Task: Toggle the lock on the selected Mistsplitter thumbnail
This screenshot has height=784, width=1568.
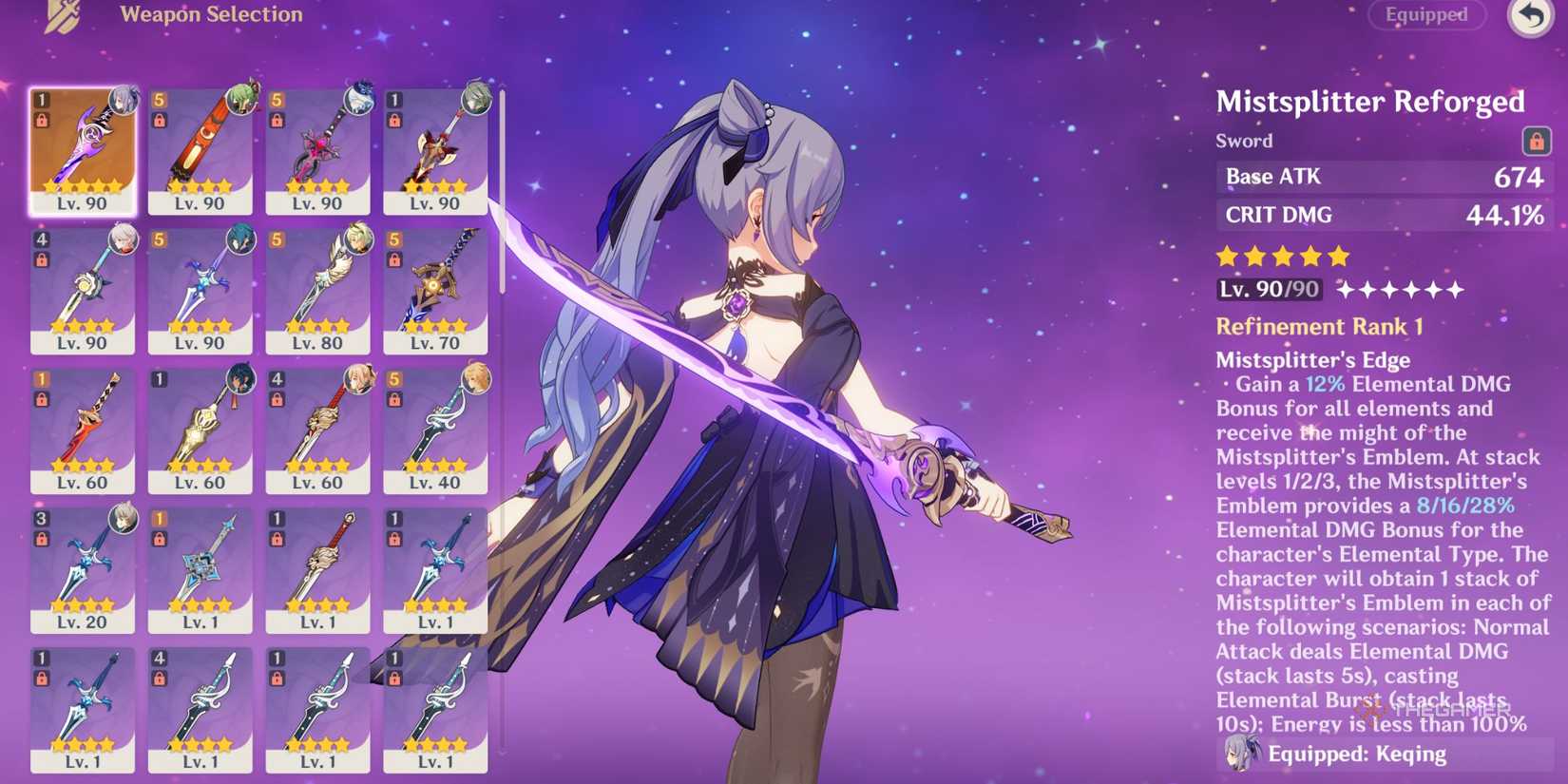Action: [43, 122]
